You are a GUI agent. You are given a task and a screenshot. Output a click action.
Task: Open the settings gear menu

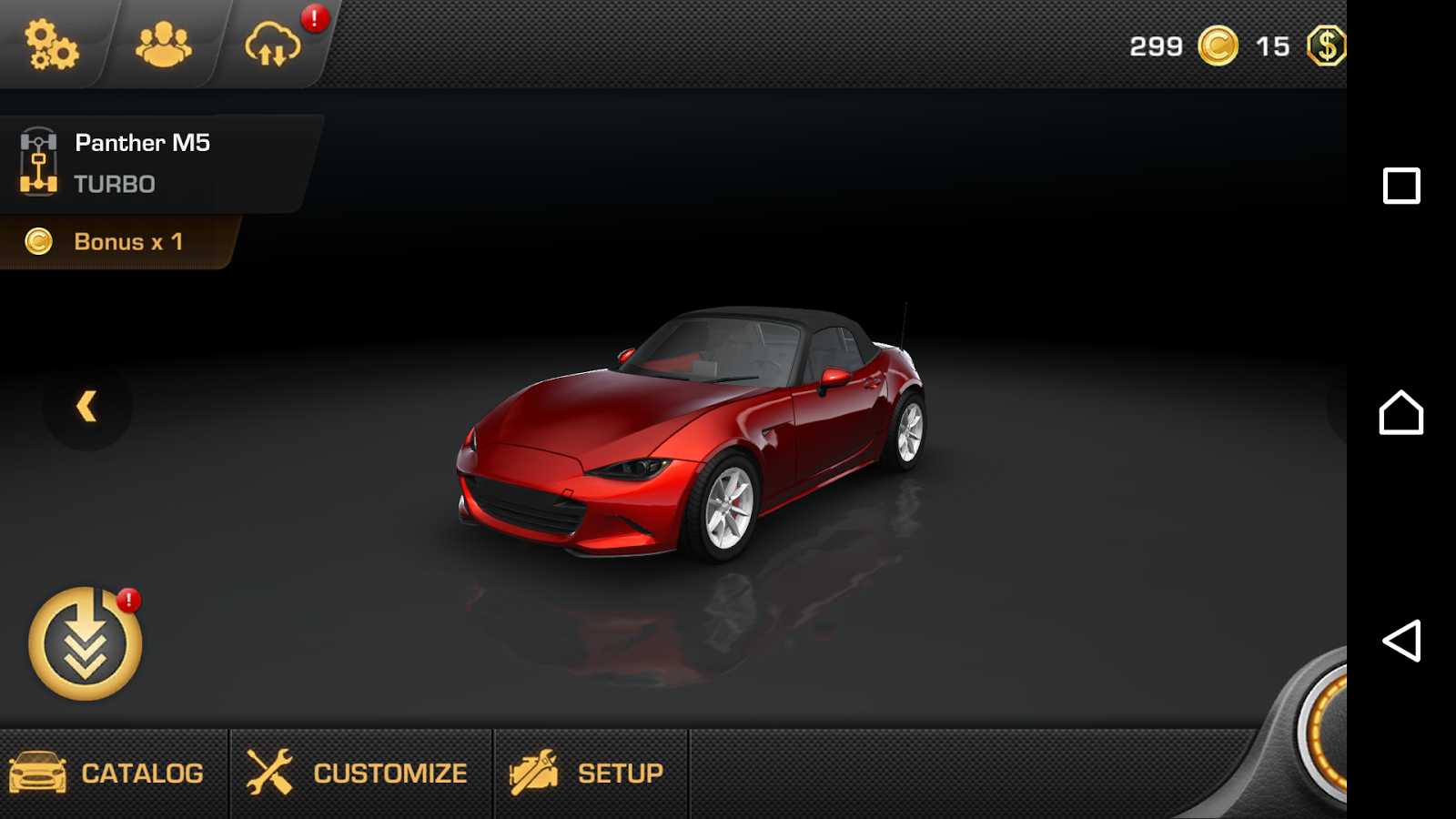click(50, 44)
